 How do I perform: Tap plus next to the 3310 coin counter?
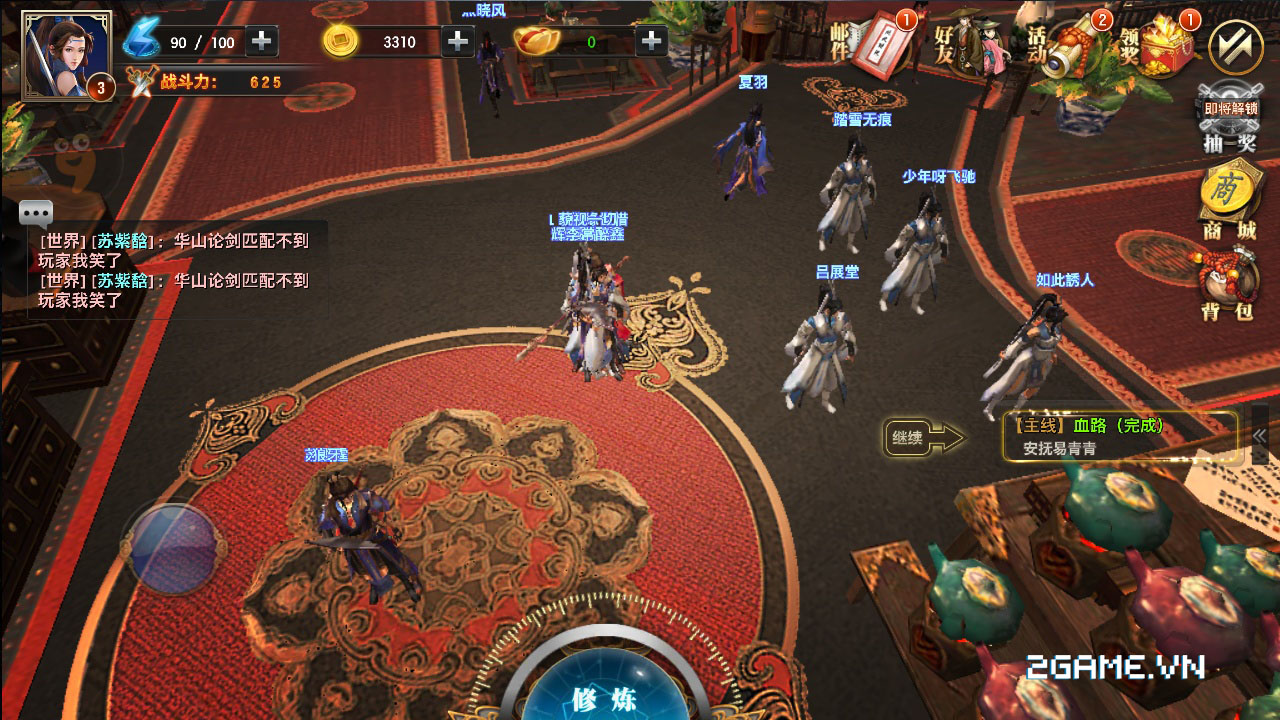tap(457, 42)
